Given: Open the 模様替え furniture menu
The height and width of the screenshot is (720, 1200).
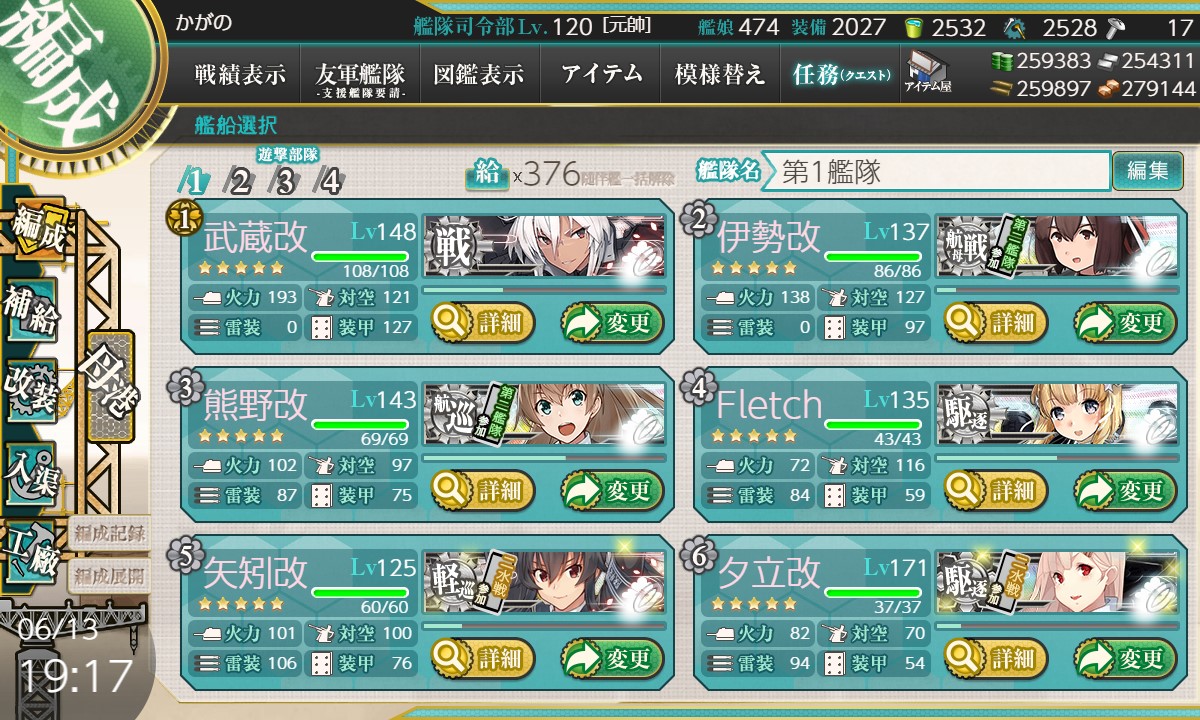Looking at the screenshot, I should [x=720, y=74].
